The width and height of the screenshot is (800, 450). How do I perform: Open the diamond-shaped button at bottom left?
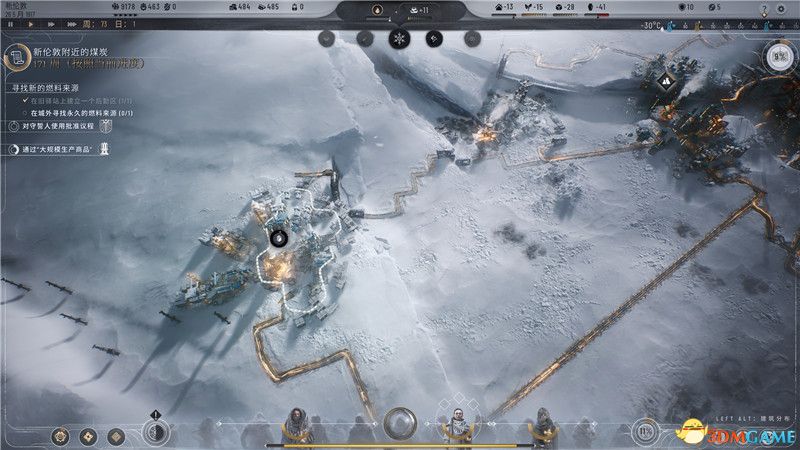click(88, 435)
